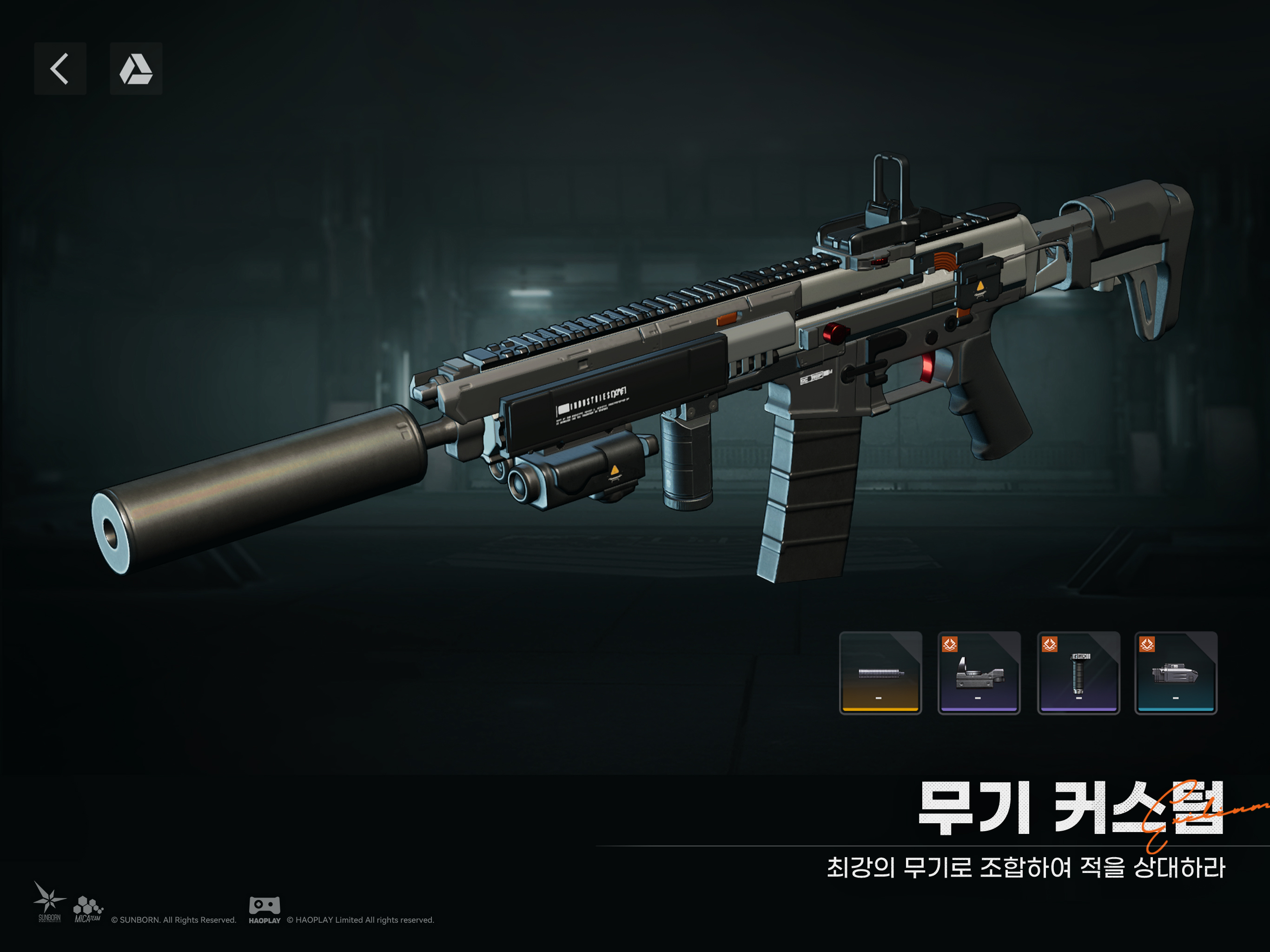
Task: Choose the red dot sight attachment
Action: click(979, 673)
